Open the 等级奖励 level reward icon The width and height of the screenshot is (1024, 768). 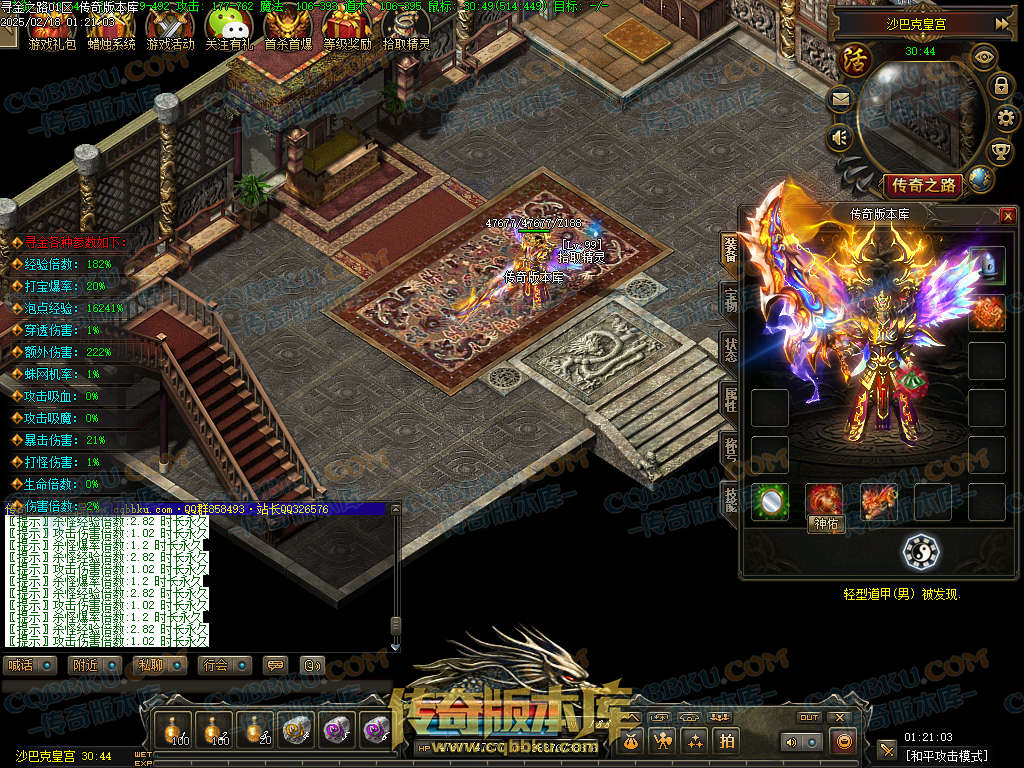[347, 28]
